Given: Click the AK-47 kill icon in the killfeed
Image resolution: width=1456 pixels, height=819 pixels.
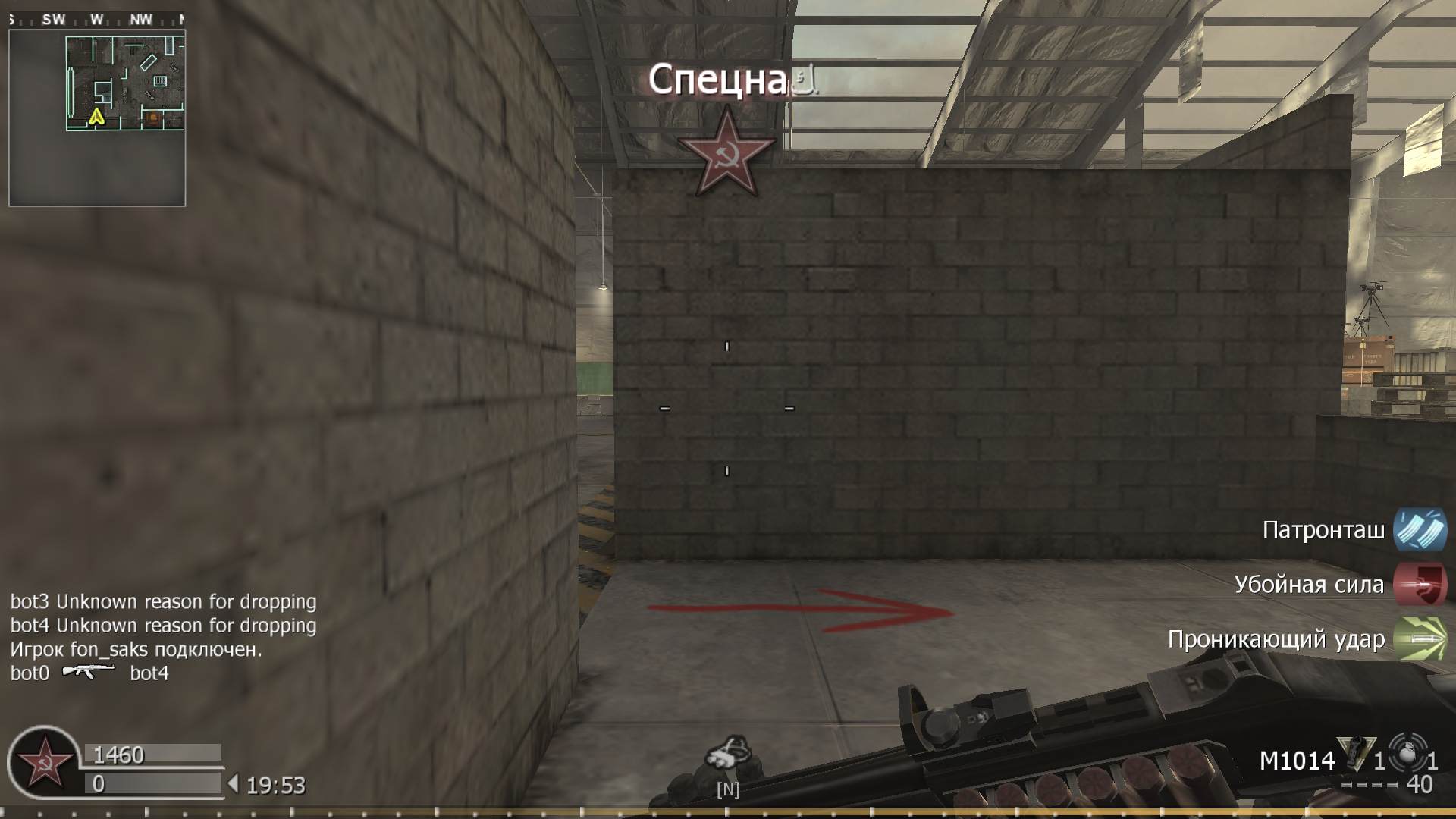Looking at the screenshot, I should (x=89, y=673).
